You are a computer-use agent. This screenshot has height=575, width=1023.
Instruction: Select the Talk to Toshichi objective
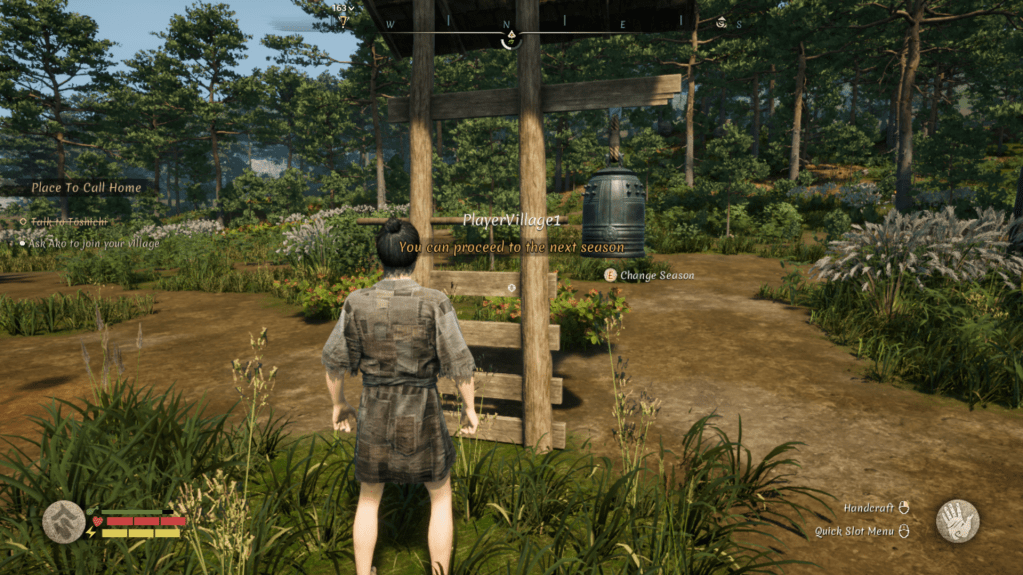tap(68, 221)
